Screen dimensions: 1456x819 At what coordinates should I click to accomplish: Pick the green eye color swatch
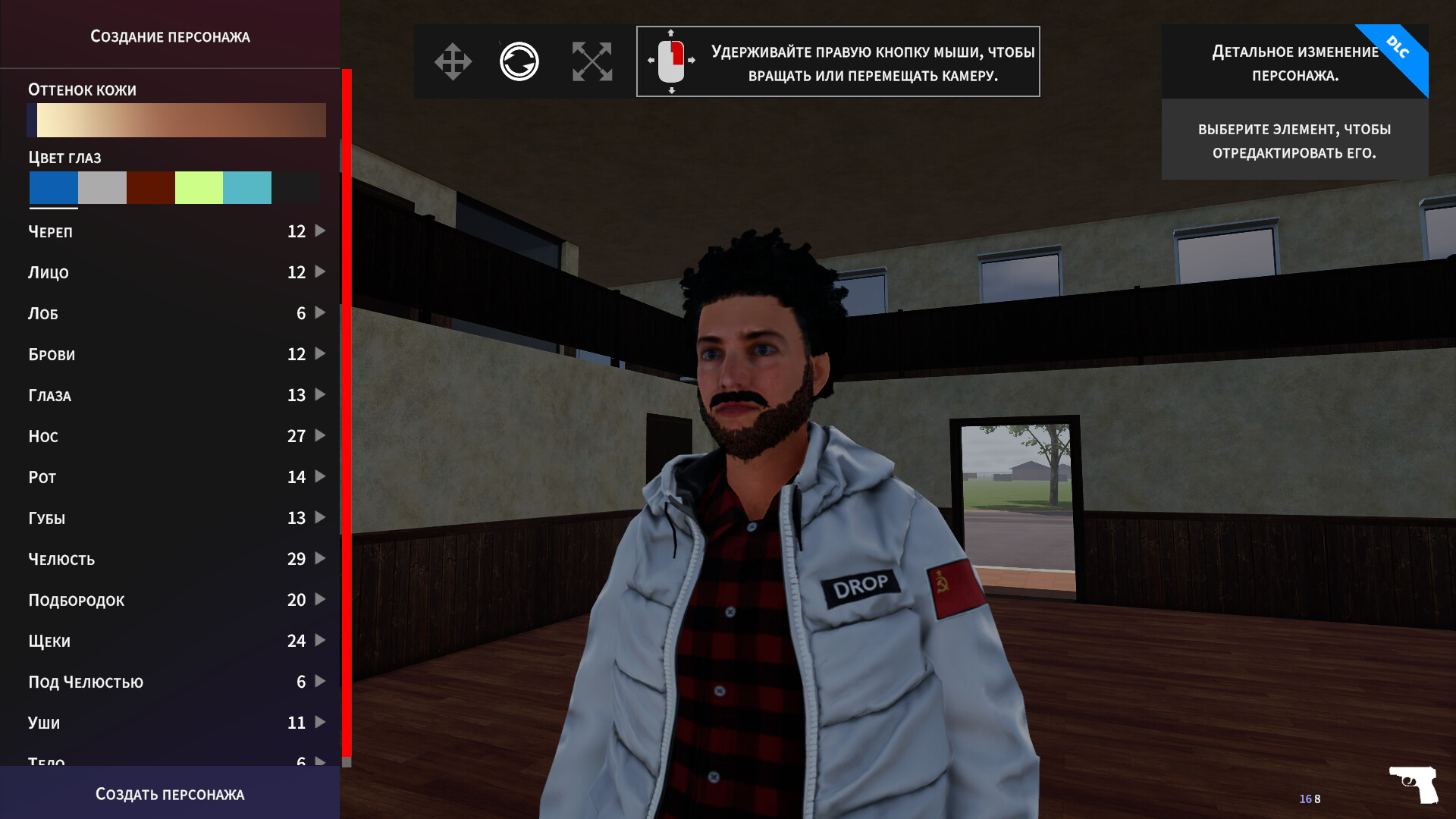pos(198,187)
